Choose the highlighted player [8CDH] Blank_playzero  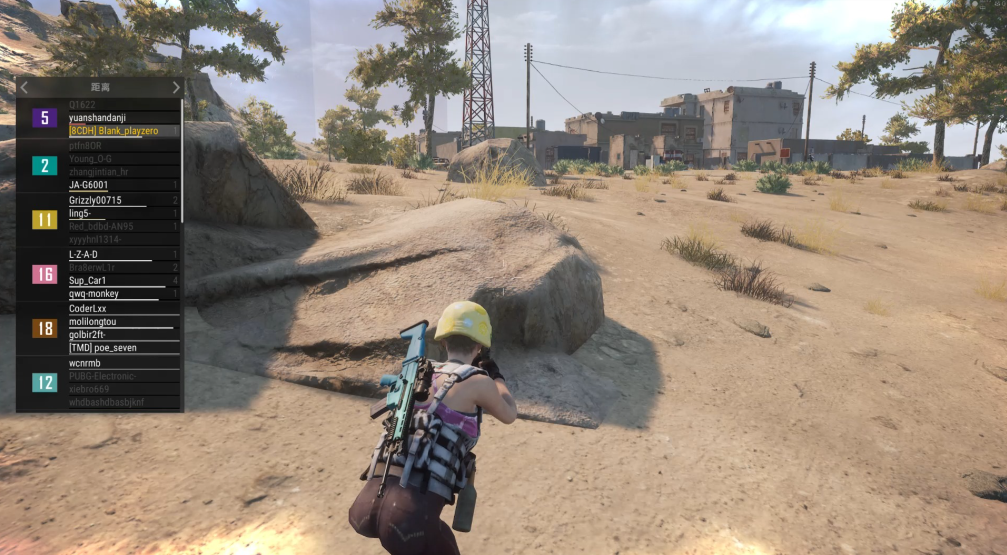pos(115,131)
